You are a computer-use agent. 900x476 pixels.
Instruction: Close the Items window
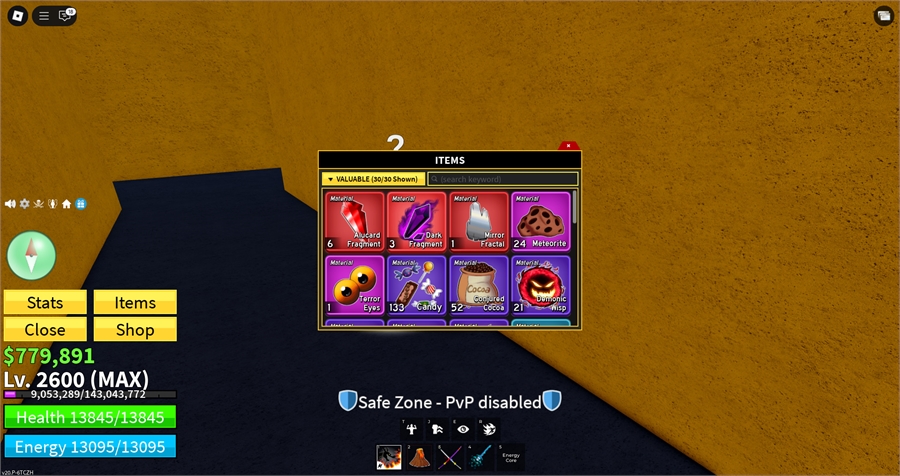(x=568, y=146)
